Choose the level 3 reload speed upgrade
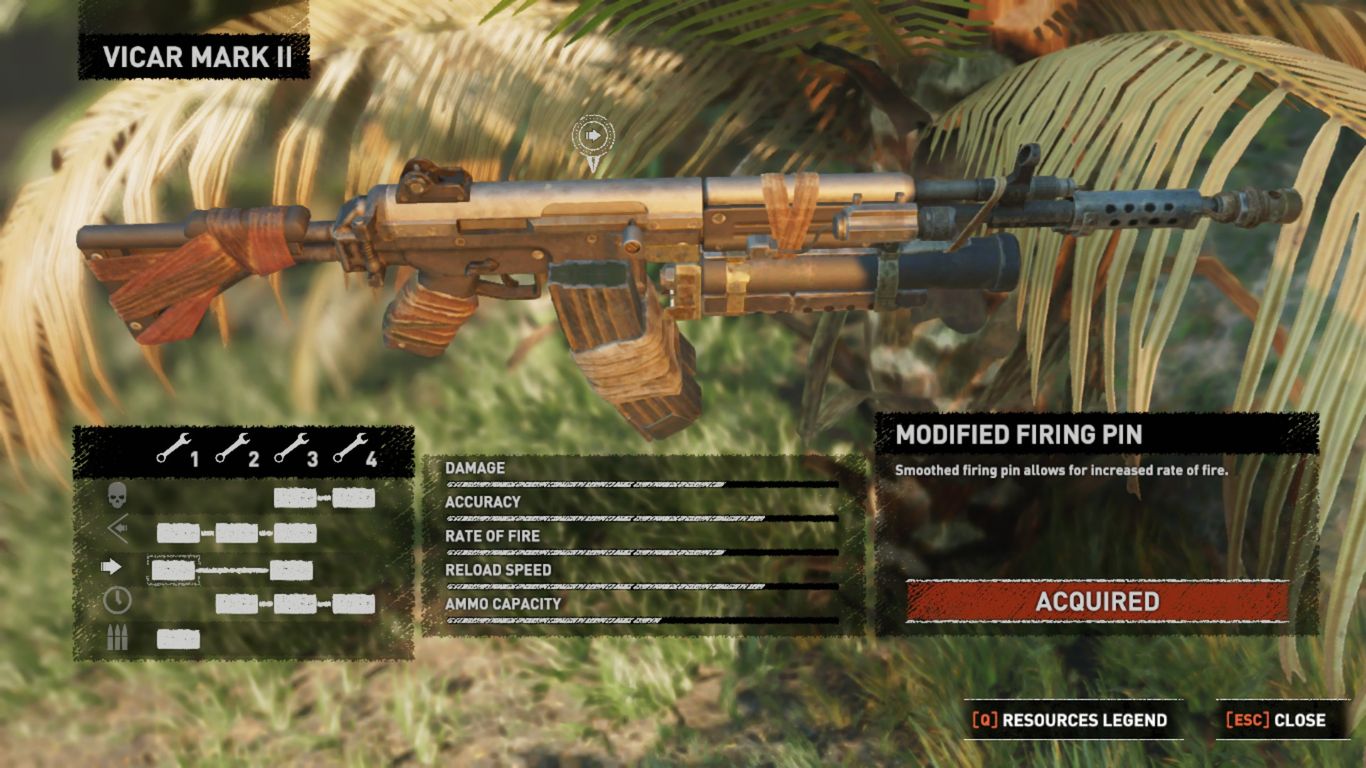This screenshot has height=768, width=1366. pyautogui.click(x=295, y=604)
